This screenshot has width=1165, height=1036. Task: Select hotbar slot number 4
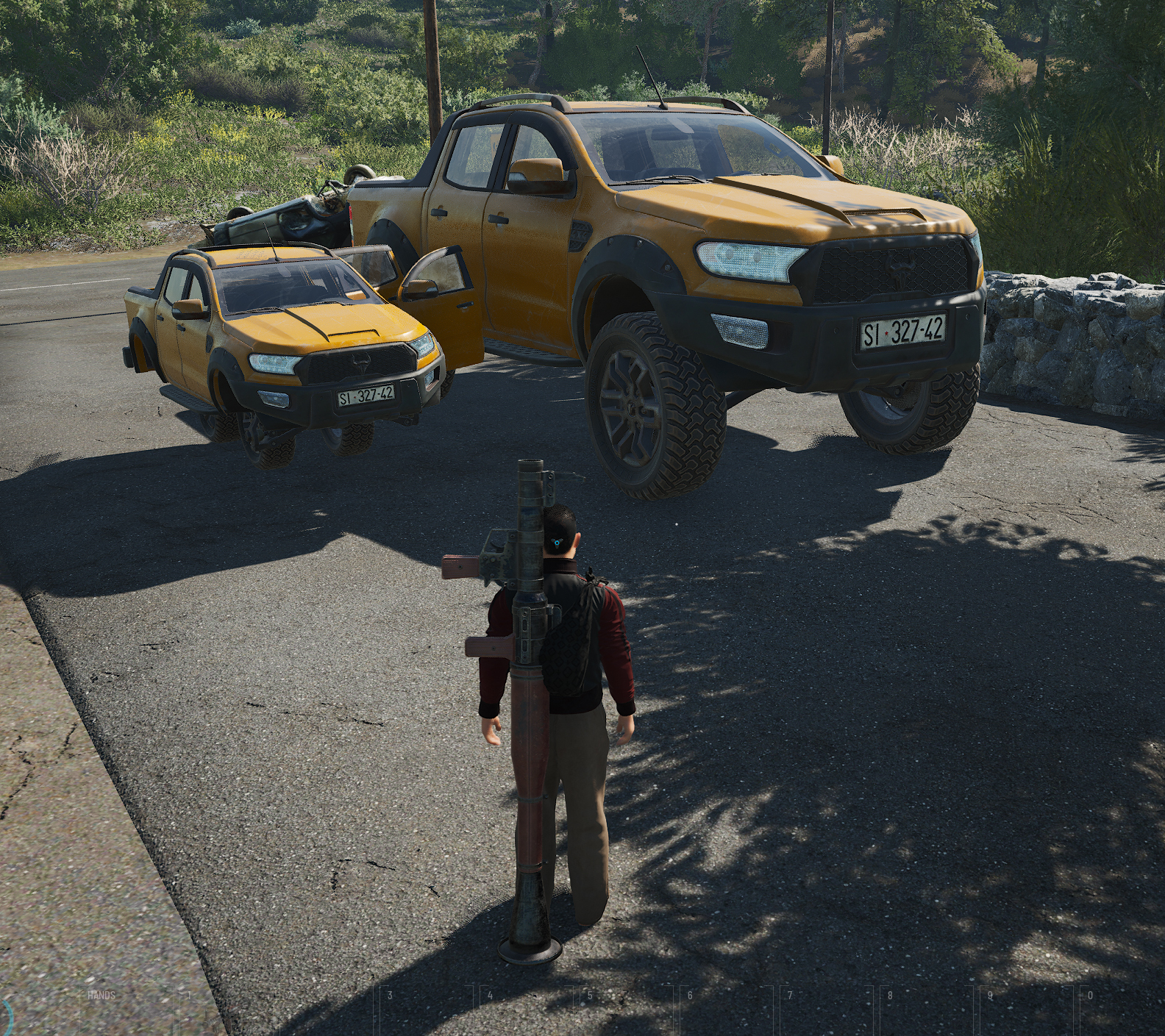click(525, 1011)
